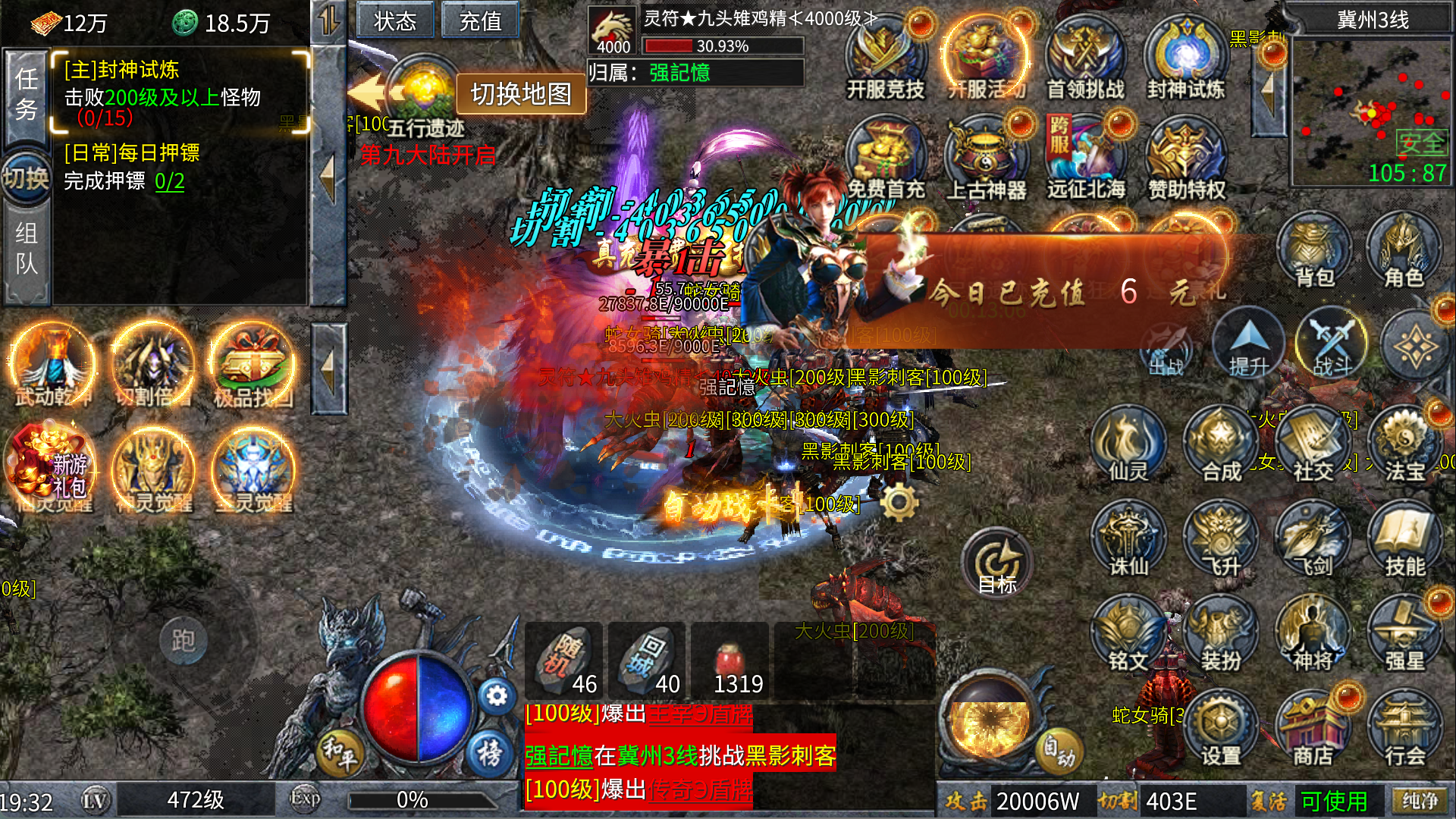Open the 设置 settings icon

(x=1220, y=730)
